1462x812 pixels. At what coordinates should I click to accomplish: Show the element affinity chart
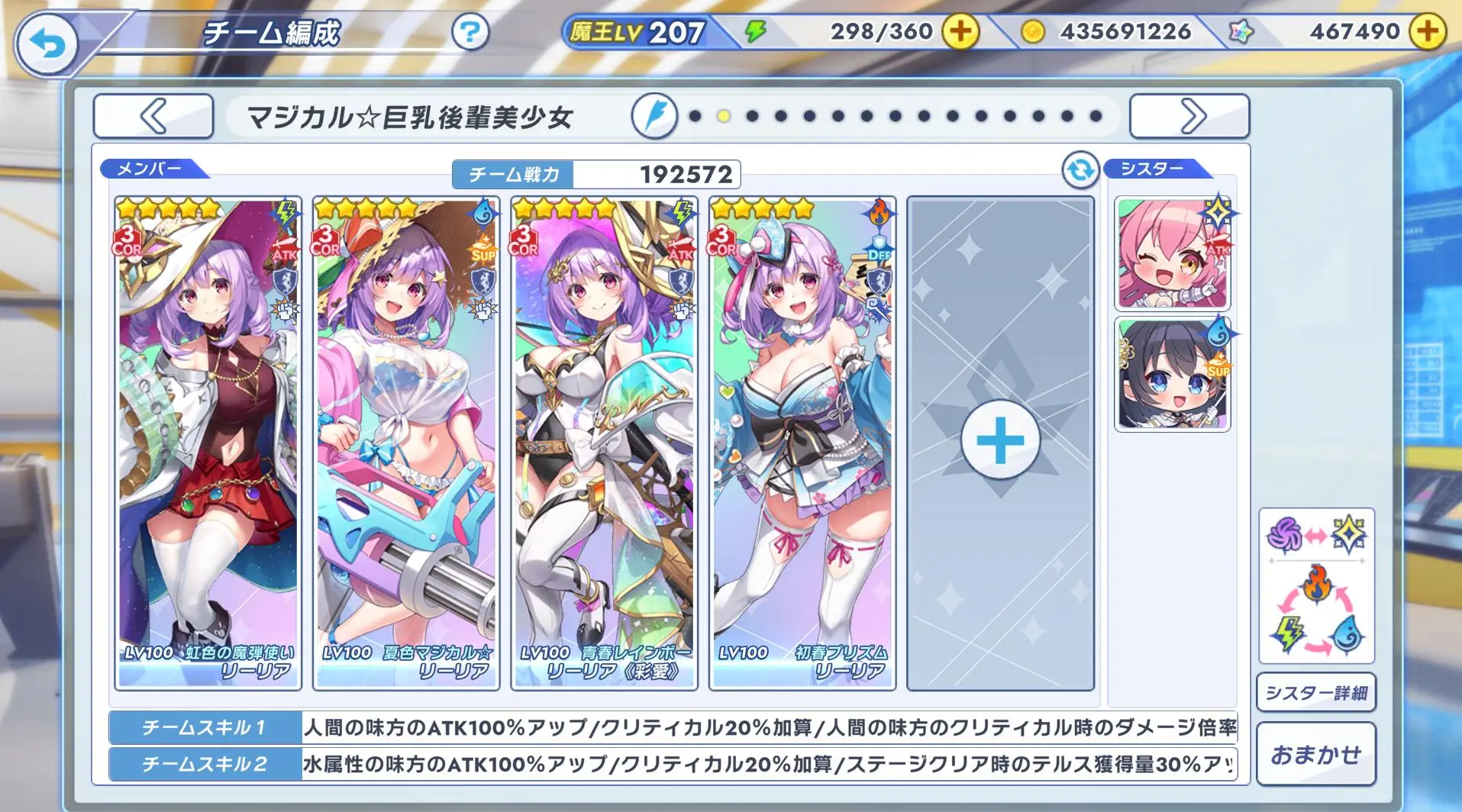[x=1316, y=585]
